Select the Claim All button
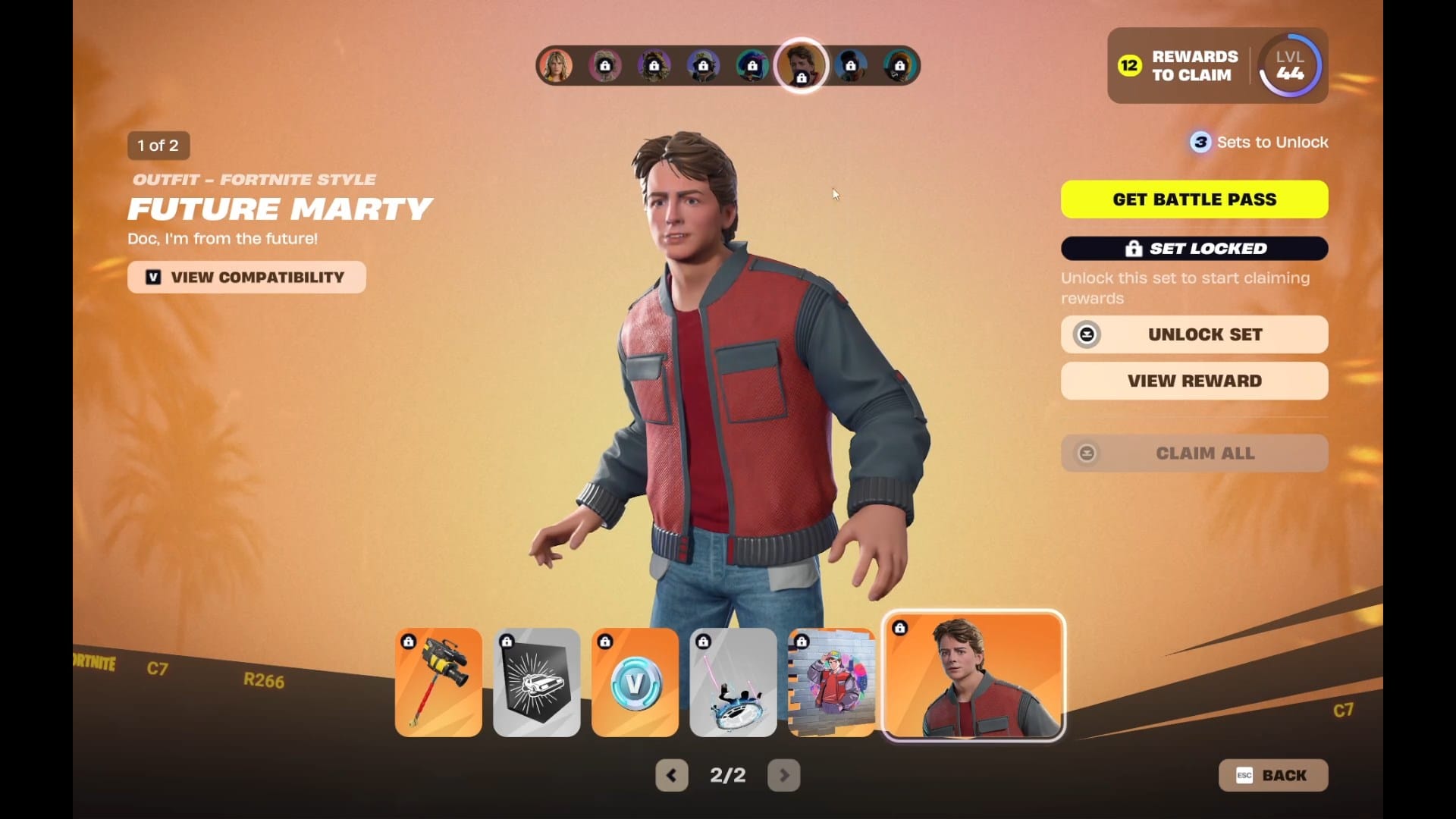Screen dimensions: 1456x819 coord(1194,453)
